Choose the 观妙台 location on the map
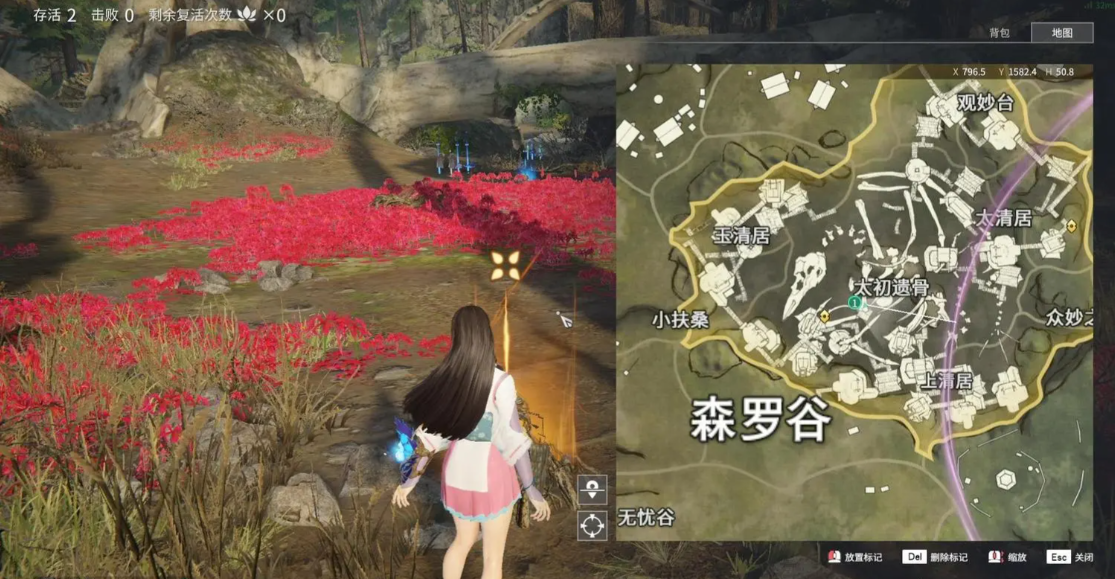Screen dimensions: 1115x579 pyautogui.click(x=984, y=103)
